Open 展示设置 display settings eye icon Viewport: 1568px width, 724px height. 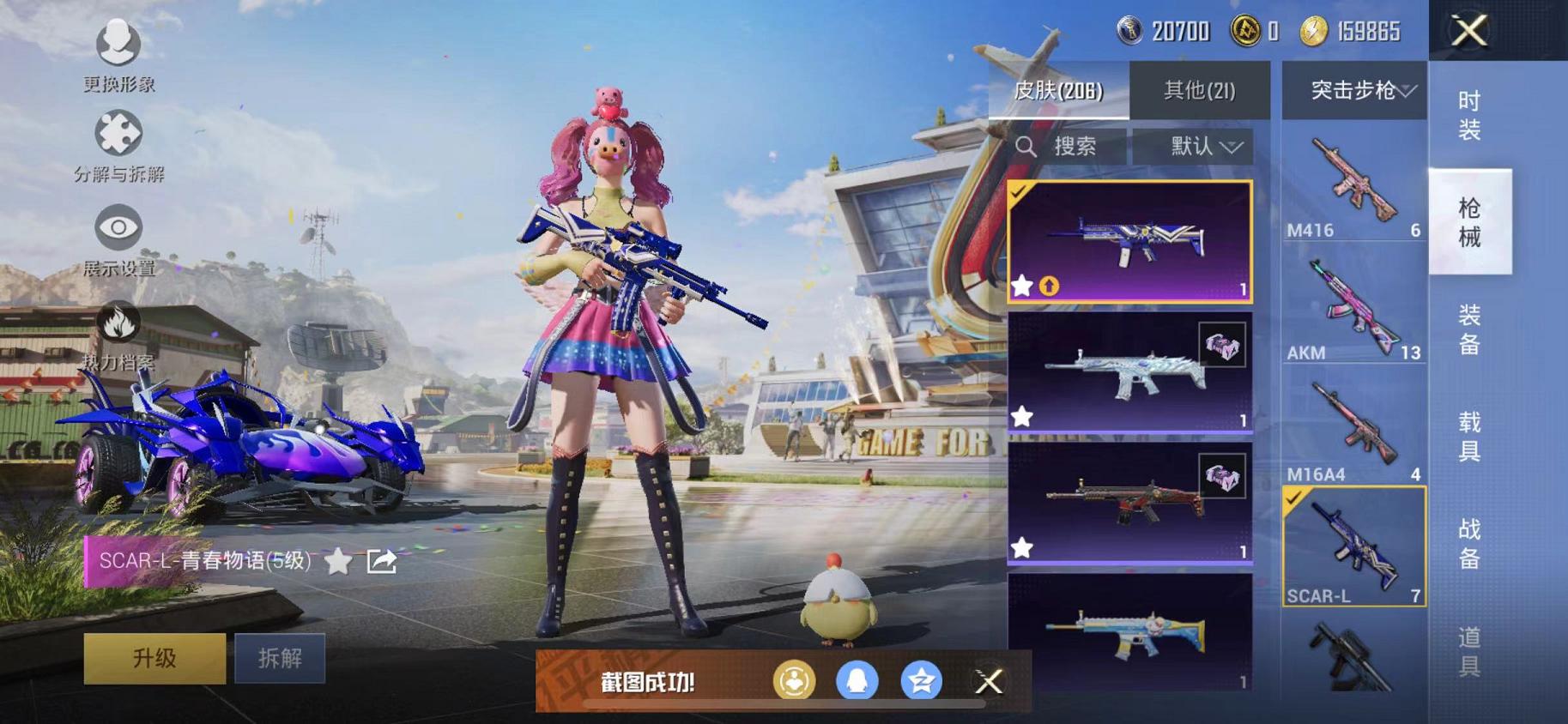(x=120, y=227)
